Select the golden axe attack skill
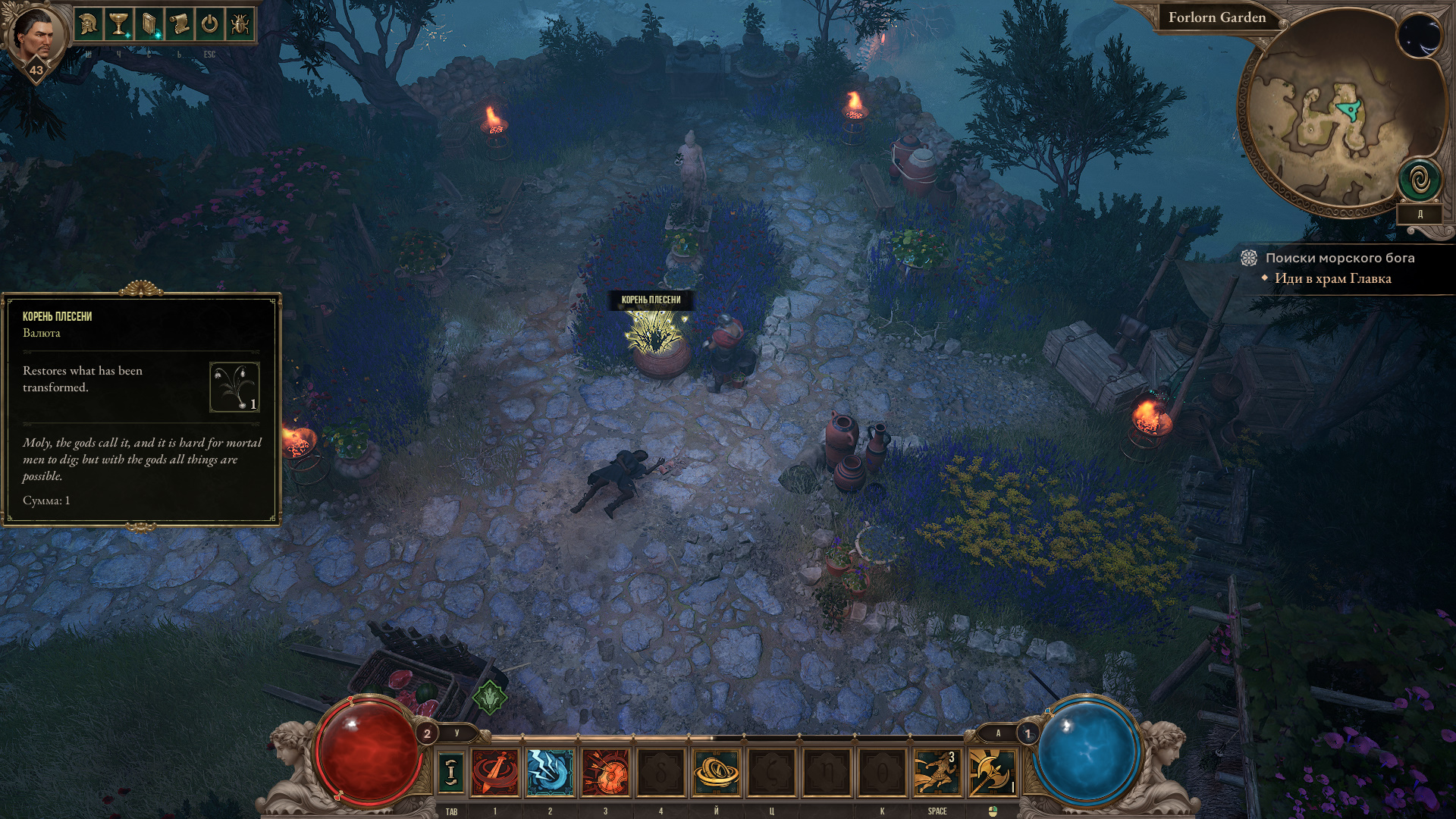Image resolution: width=1456 pixels, height=819 pixels. pos(992,772)
